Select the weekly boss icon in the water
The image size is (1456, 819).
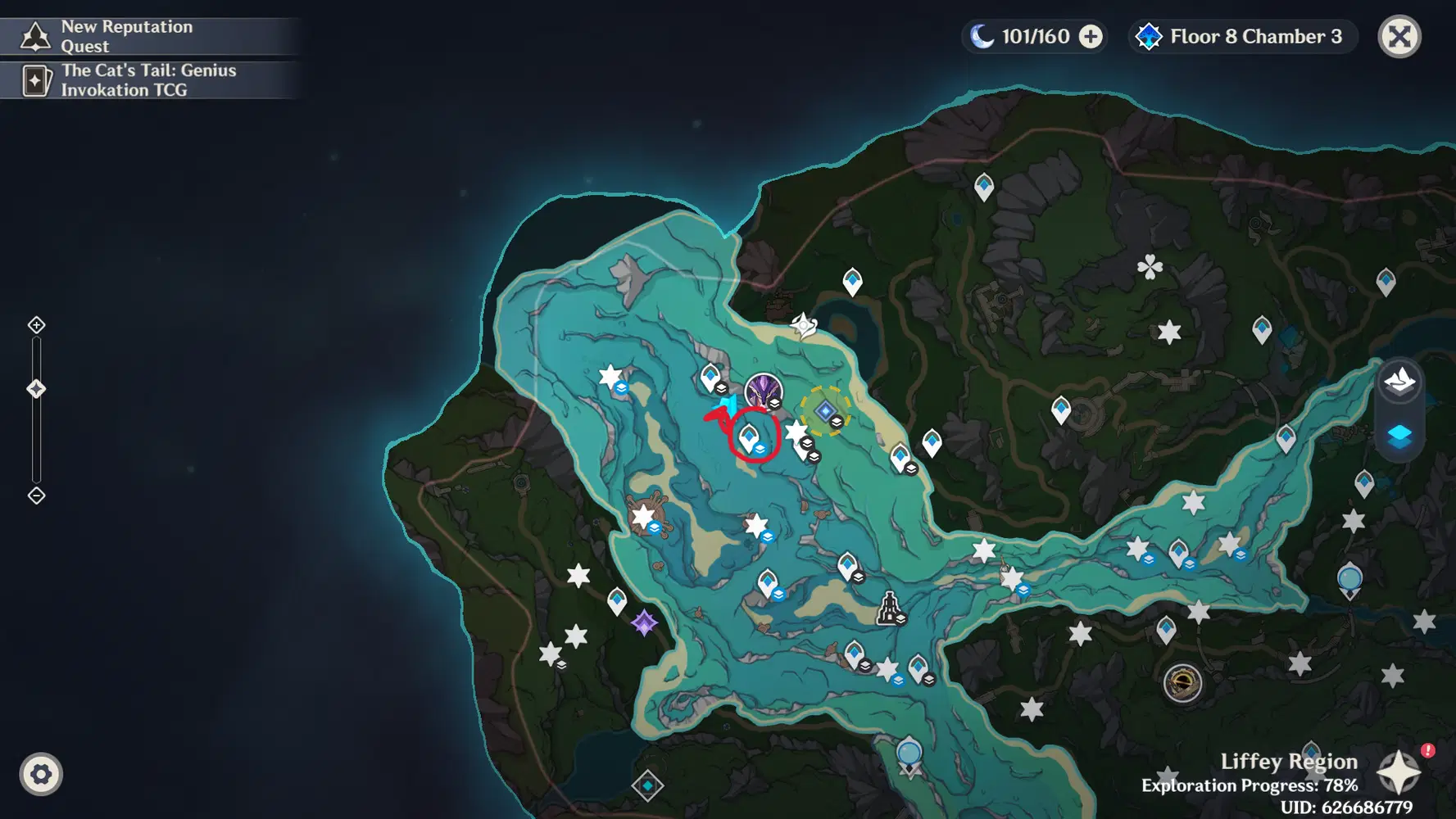[x=763, y=391]
